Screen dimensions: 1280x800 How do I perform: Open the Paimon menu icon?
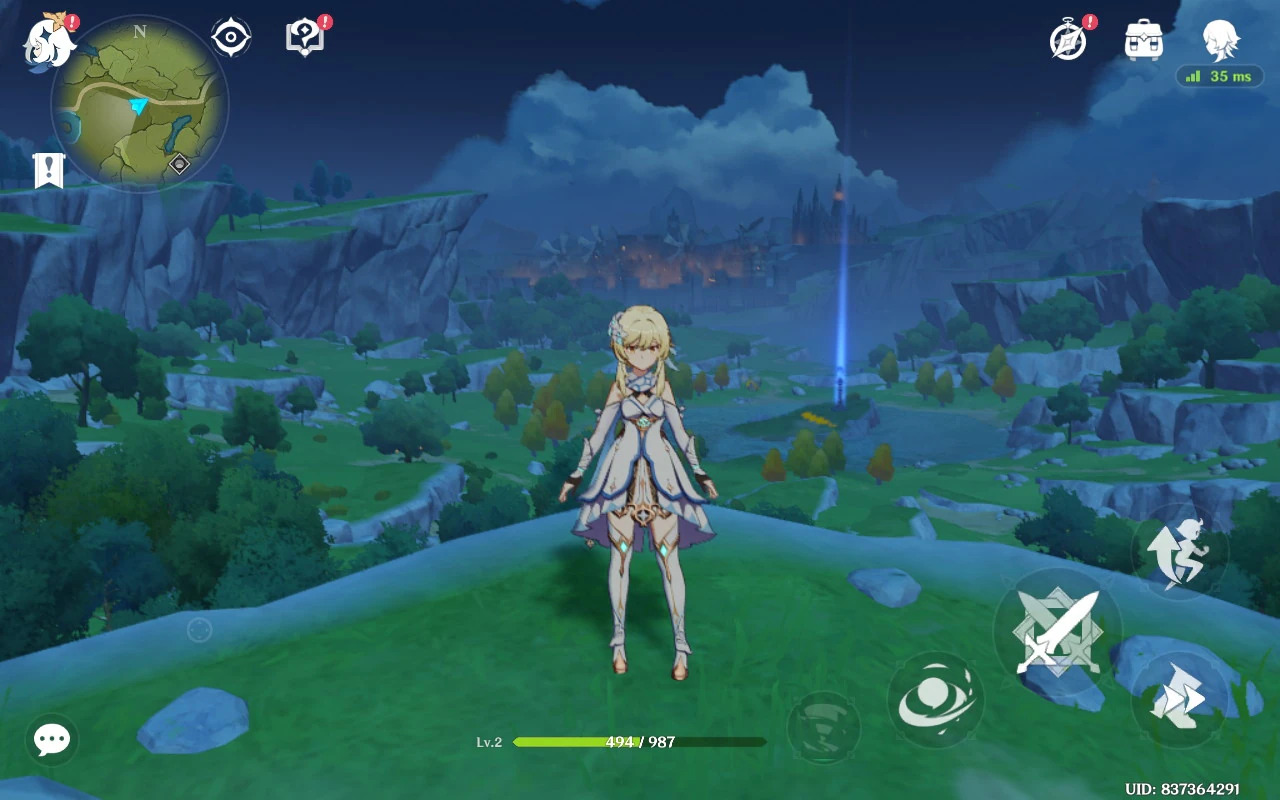pos(48,44)
